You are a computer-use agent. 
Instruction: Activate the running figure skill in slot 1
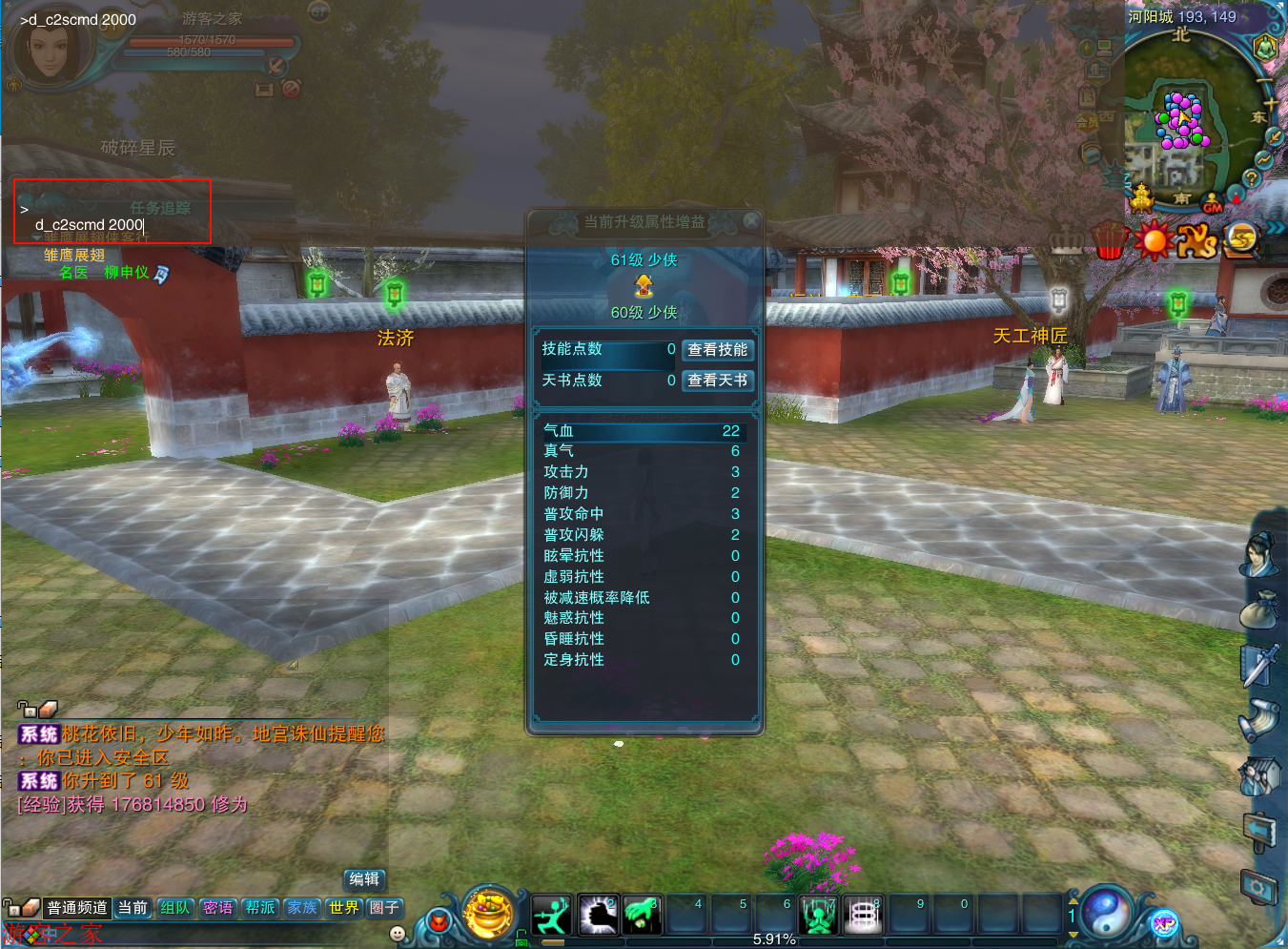point(551,916)
